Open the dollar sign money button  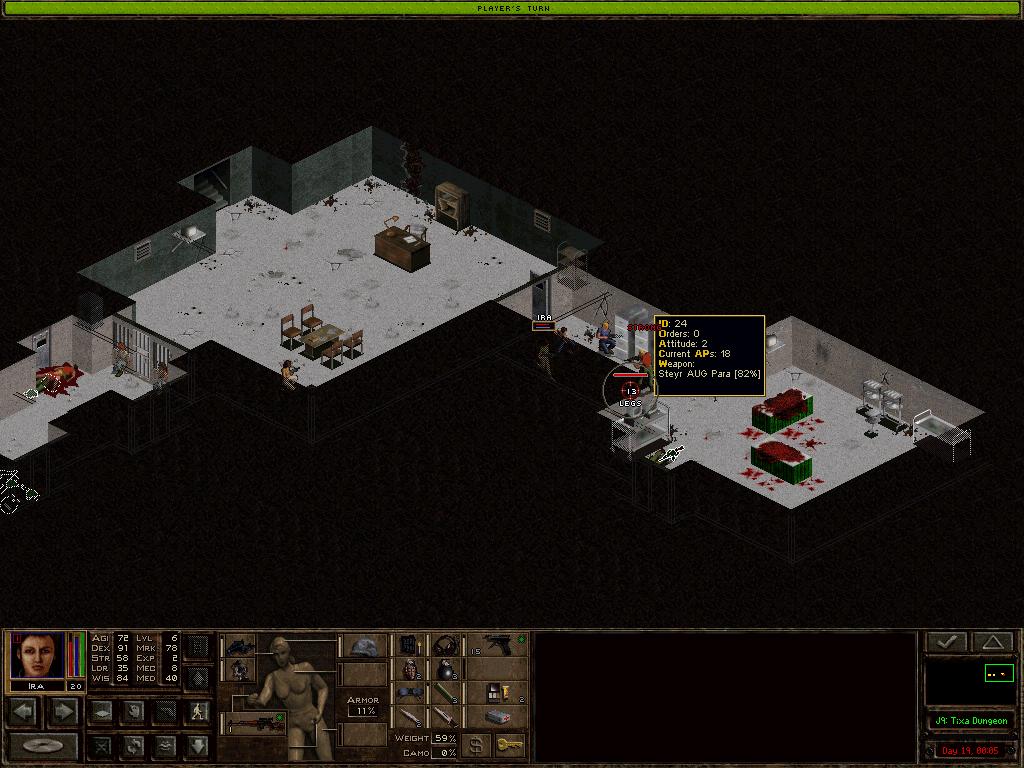tap(476, 745)
